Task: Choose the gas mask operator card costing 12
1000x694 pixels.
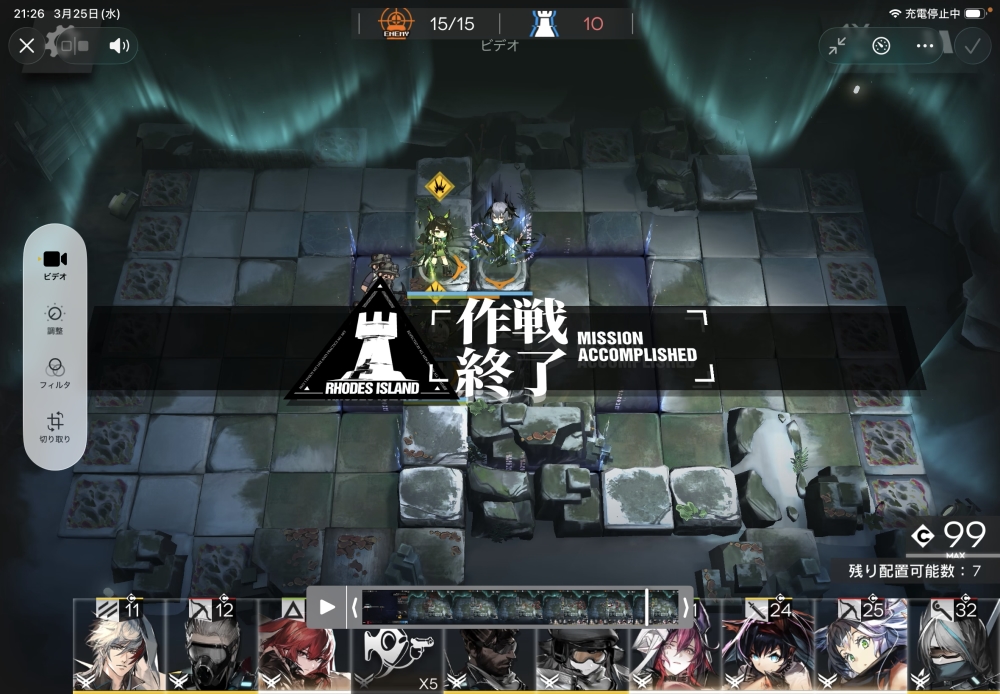Action: [212, 648]
